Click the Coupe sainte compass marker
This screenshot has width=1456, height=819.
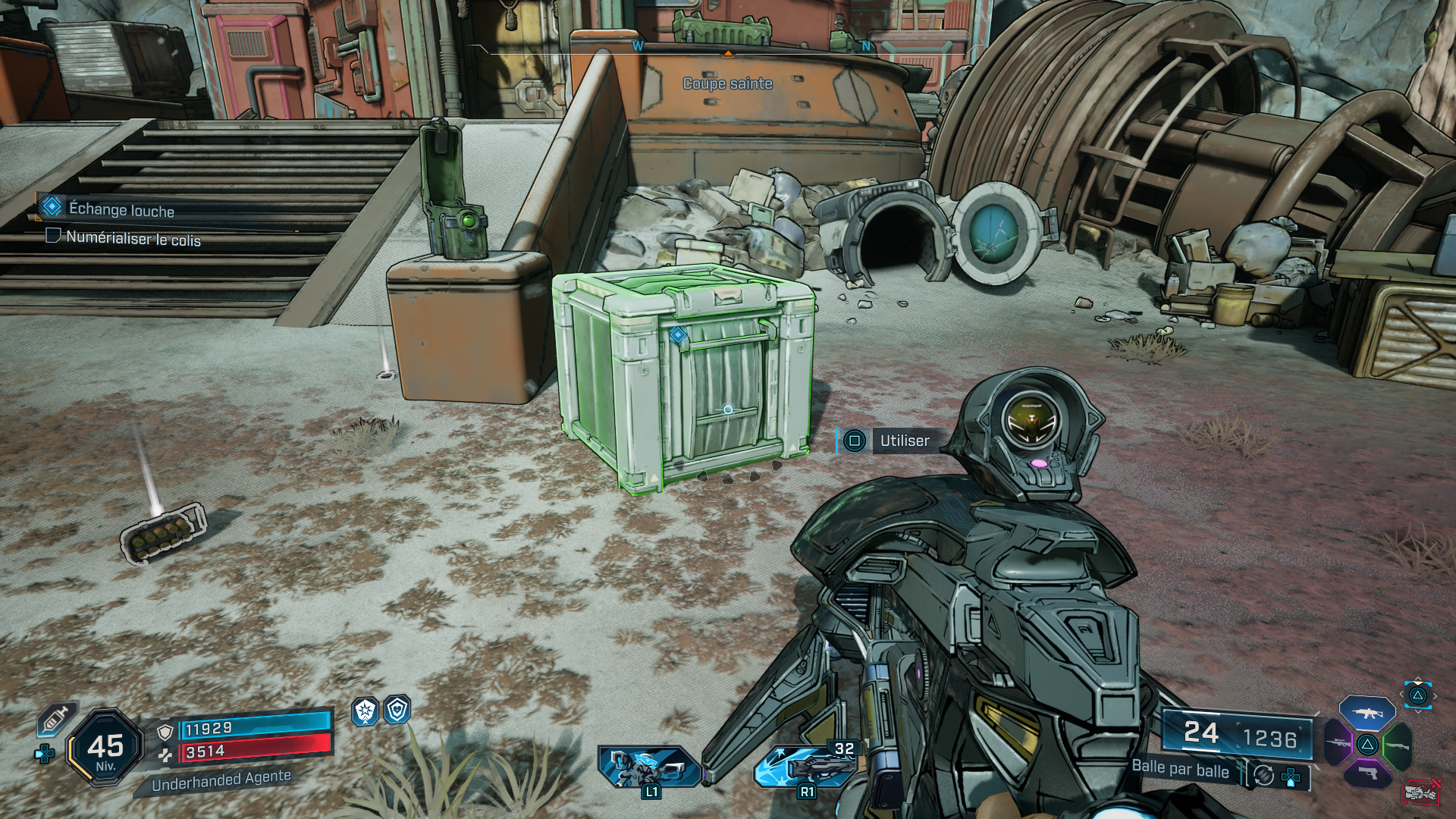pos(727,83)
